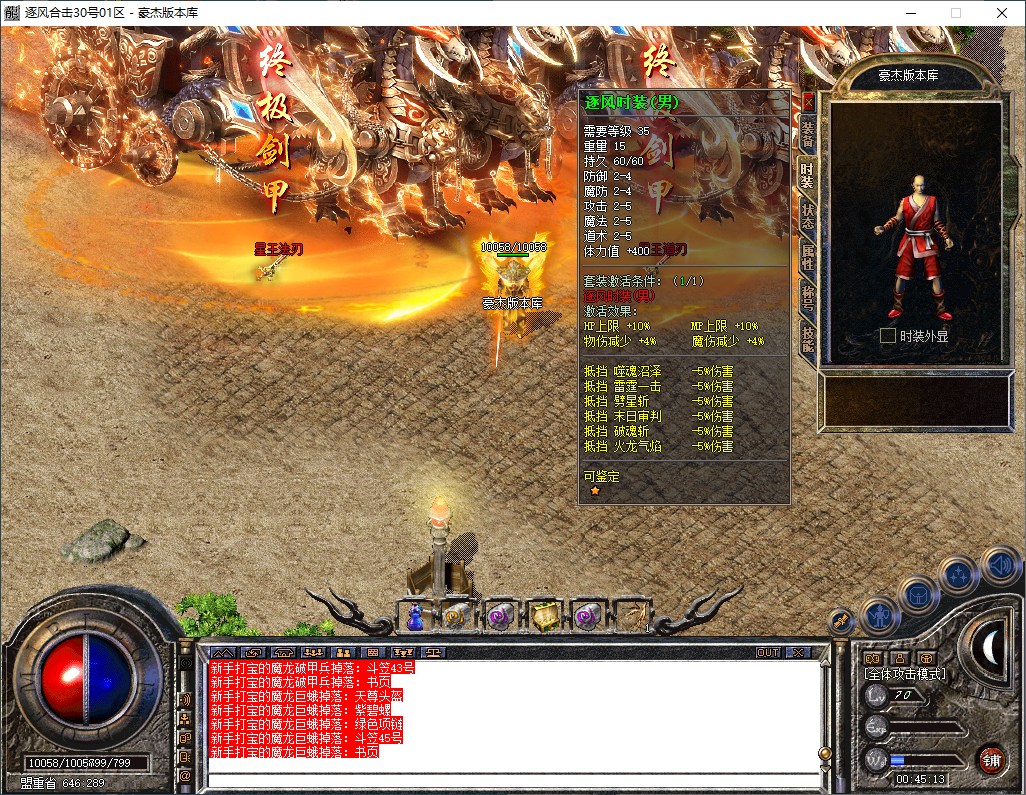Open the blue character figure round button

tap(879, 613)
